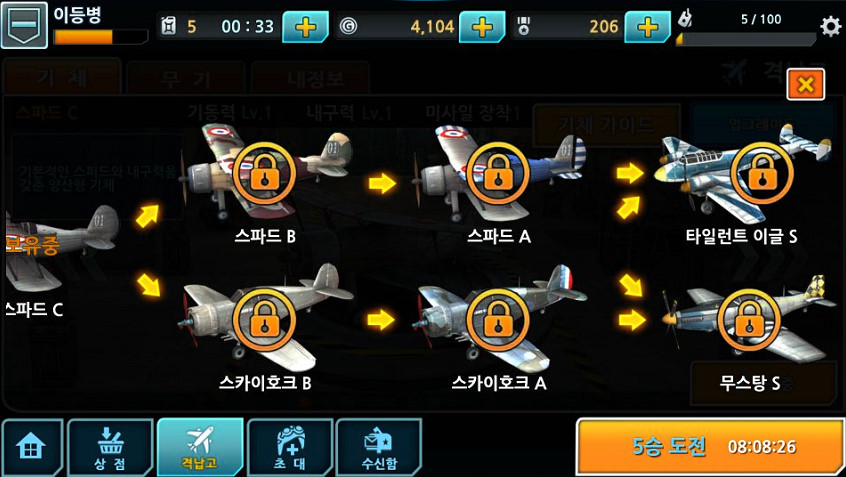Choose the locked 스카이호크 A plane

(496, 318)
